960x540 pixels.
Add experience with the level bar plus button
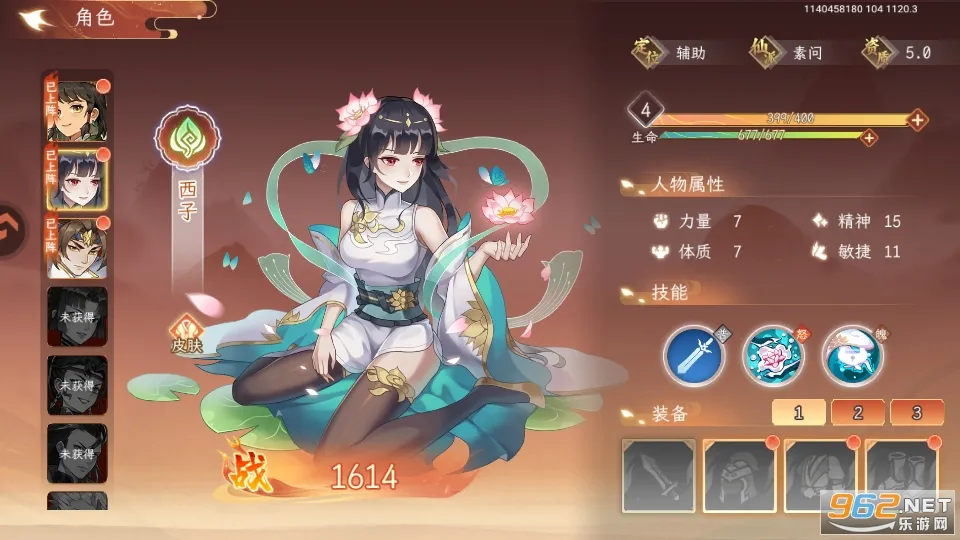(918, 119)
